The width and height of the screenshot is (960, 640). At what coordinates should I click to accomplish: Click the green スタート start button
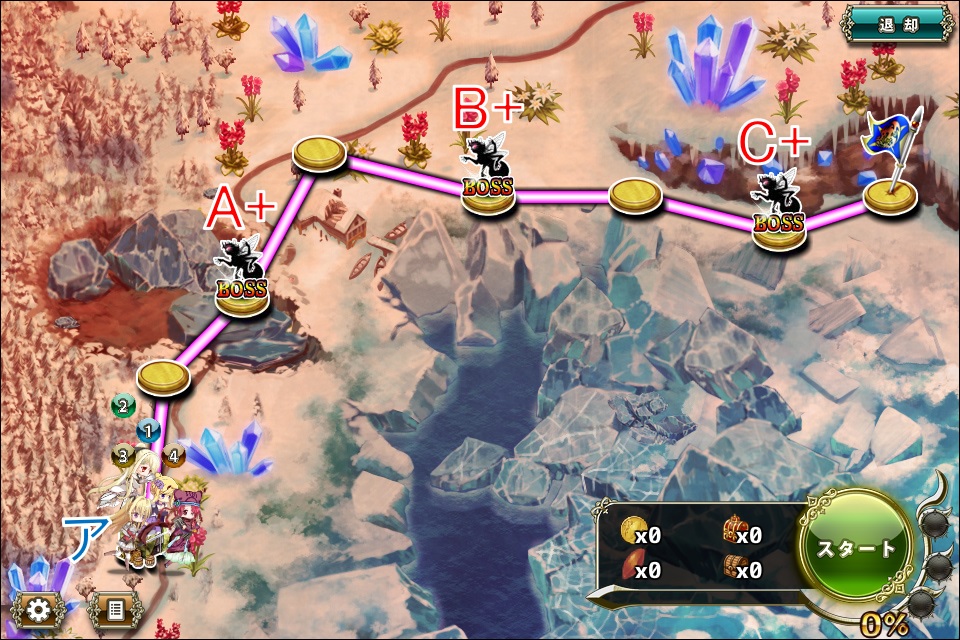(x=854, y=548)
